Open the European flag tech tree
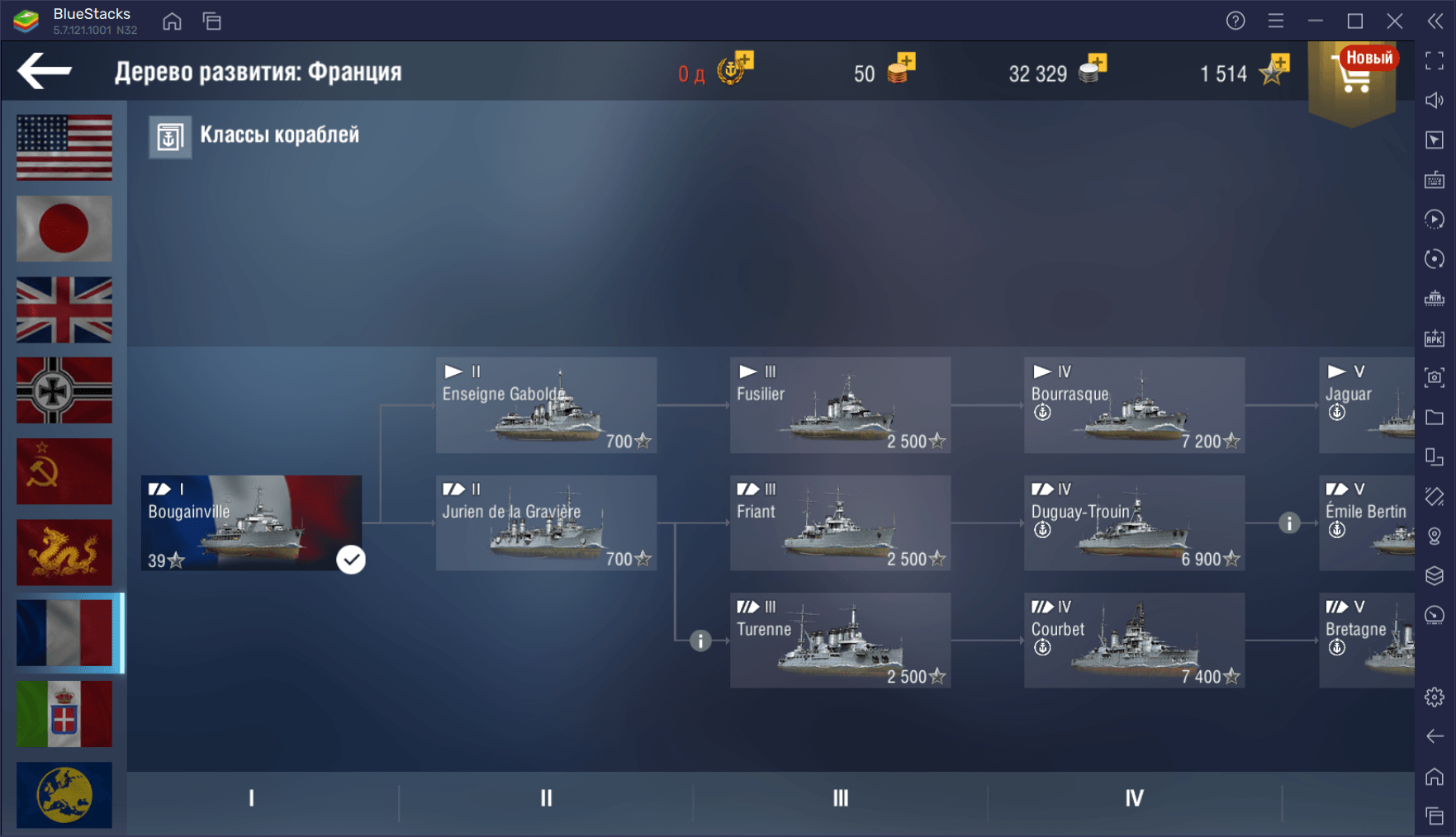1456x837 pixels. pos(64,794)
